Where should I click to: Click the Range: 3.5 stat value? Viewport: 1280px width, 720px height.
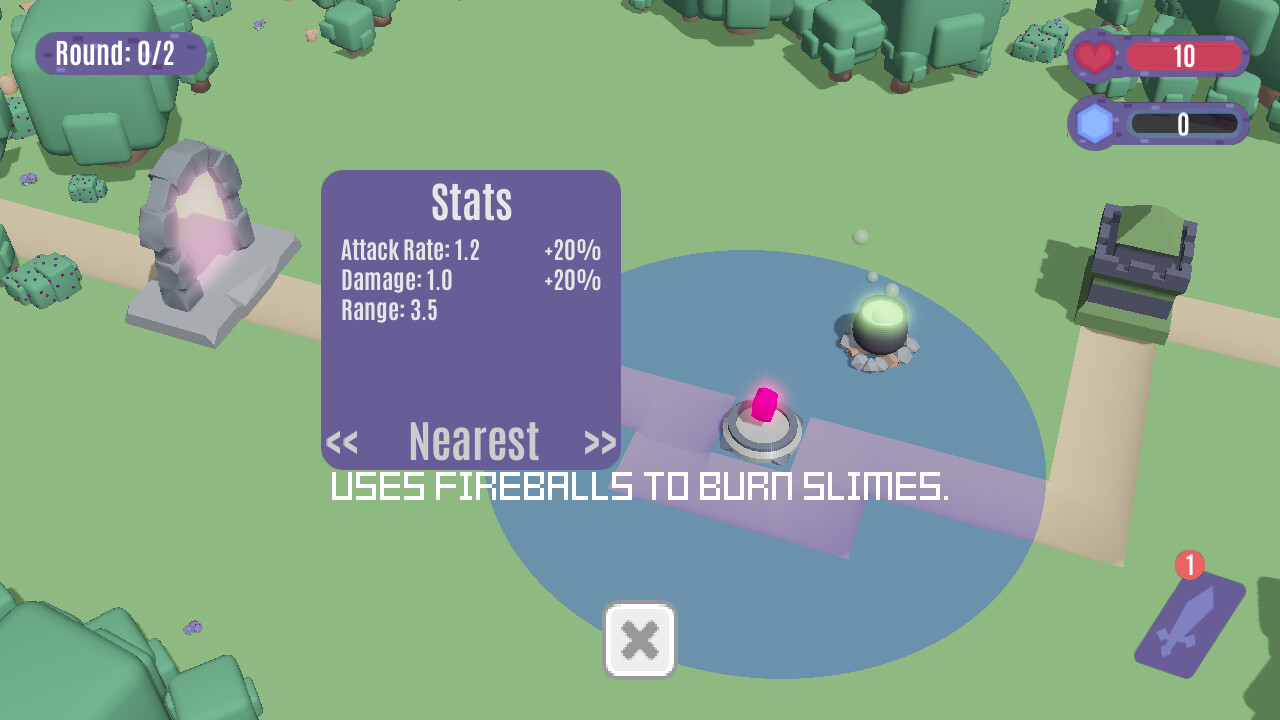[390, 310]
